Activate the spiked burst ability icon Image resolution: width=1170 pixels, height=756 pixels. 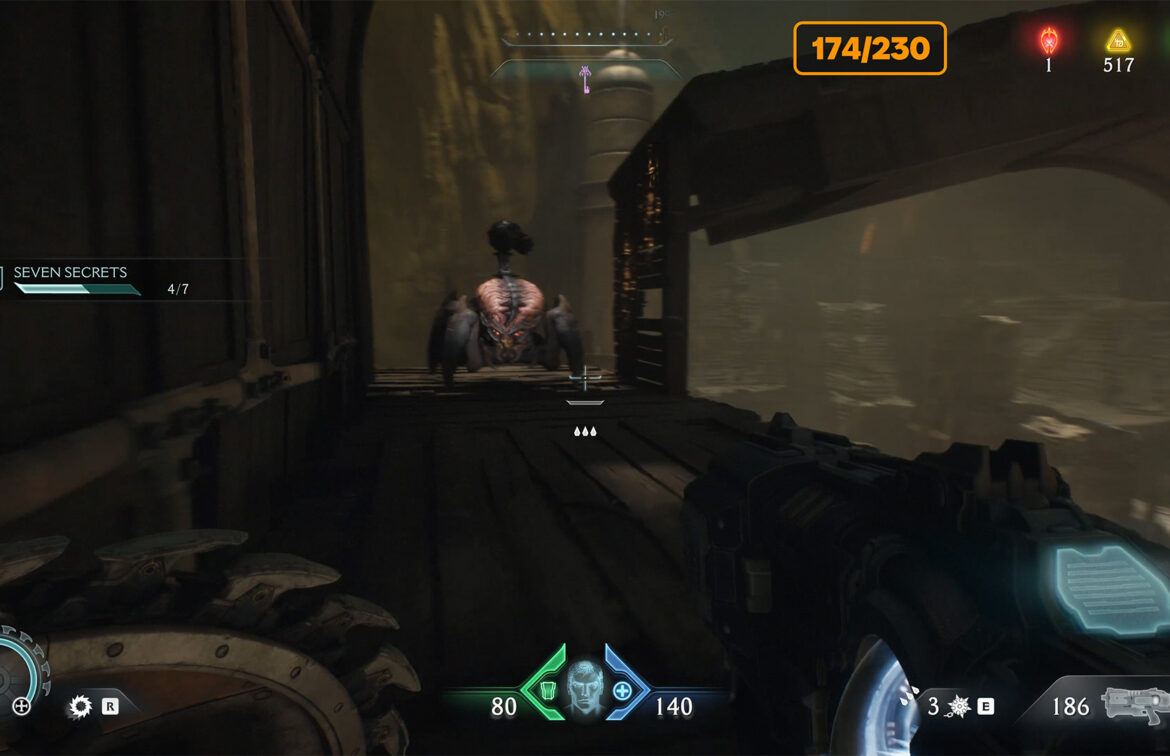pos(959,707)
